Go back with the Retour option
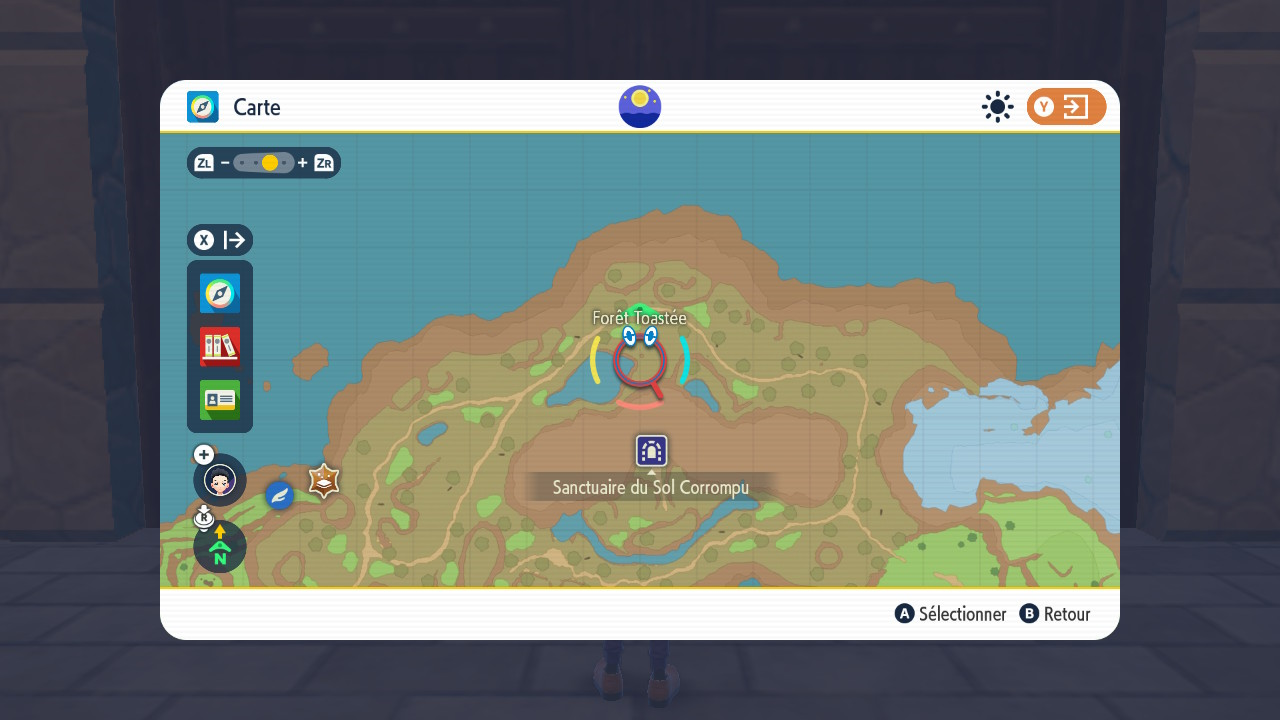1280x720 pixels. click(1055, 614)
